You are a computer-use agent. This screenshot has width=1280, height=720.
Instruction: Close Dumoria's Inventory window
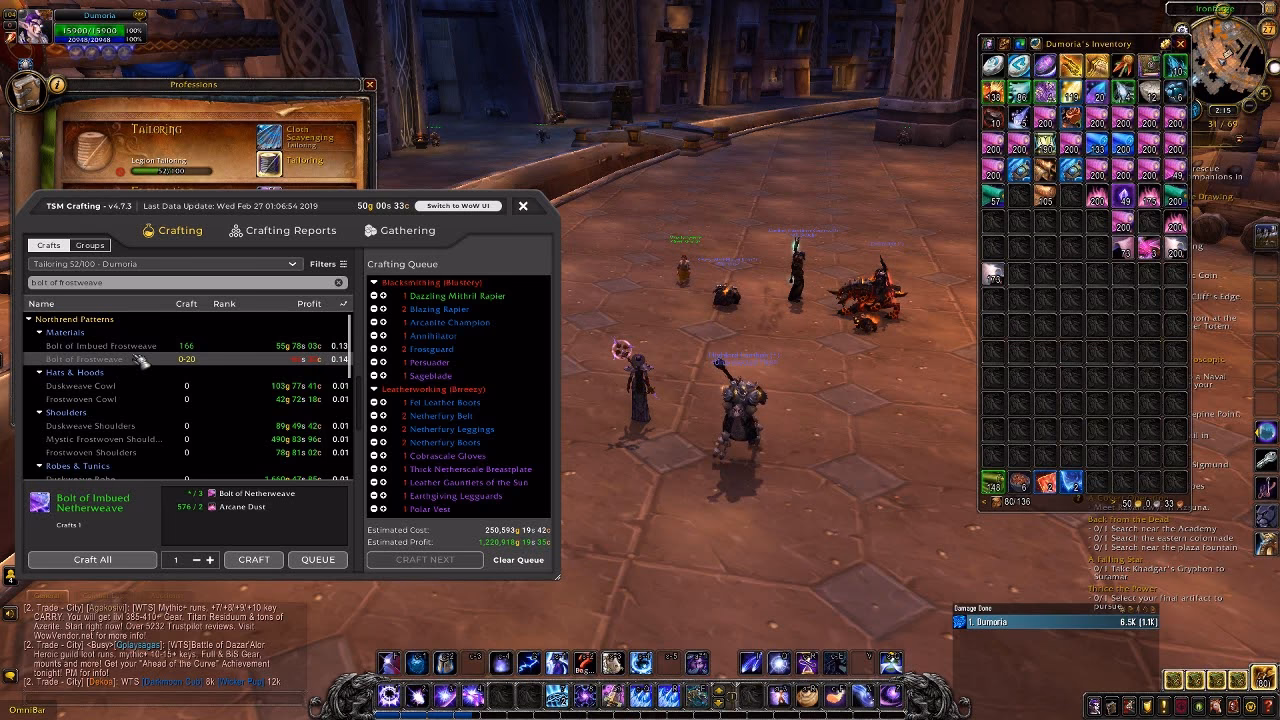point(1180,44)
